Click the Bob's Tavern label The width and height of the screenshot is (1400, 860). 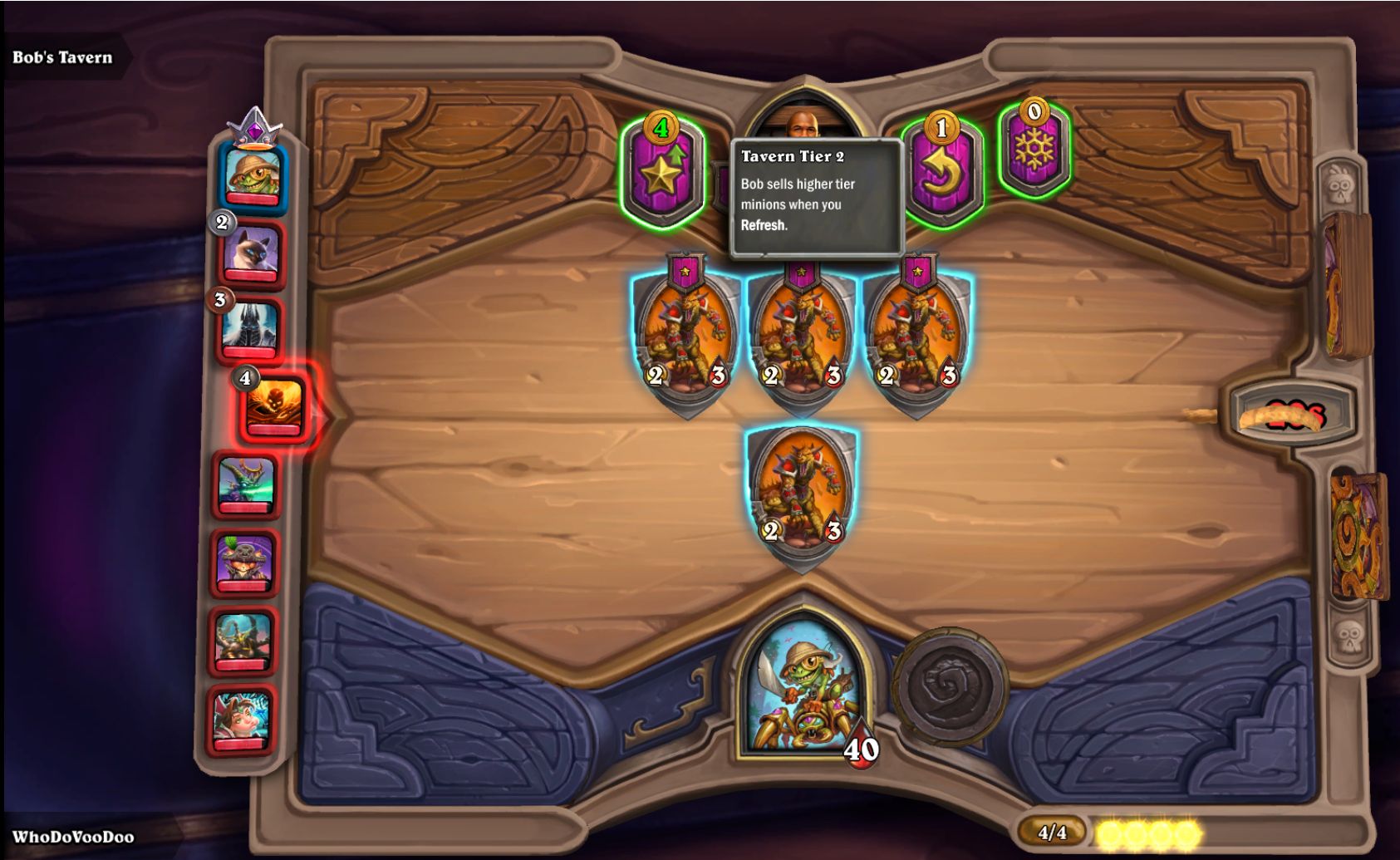pos(62,57)
